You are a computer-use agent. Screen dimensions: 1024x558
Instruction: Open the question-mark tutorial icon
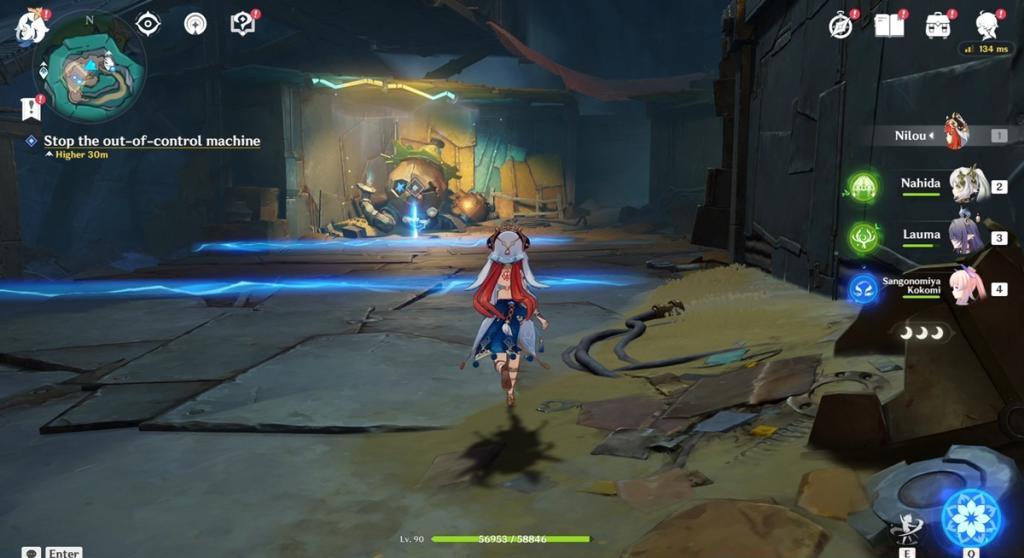[242, 24]
